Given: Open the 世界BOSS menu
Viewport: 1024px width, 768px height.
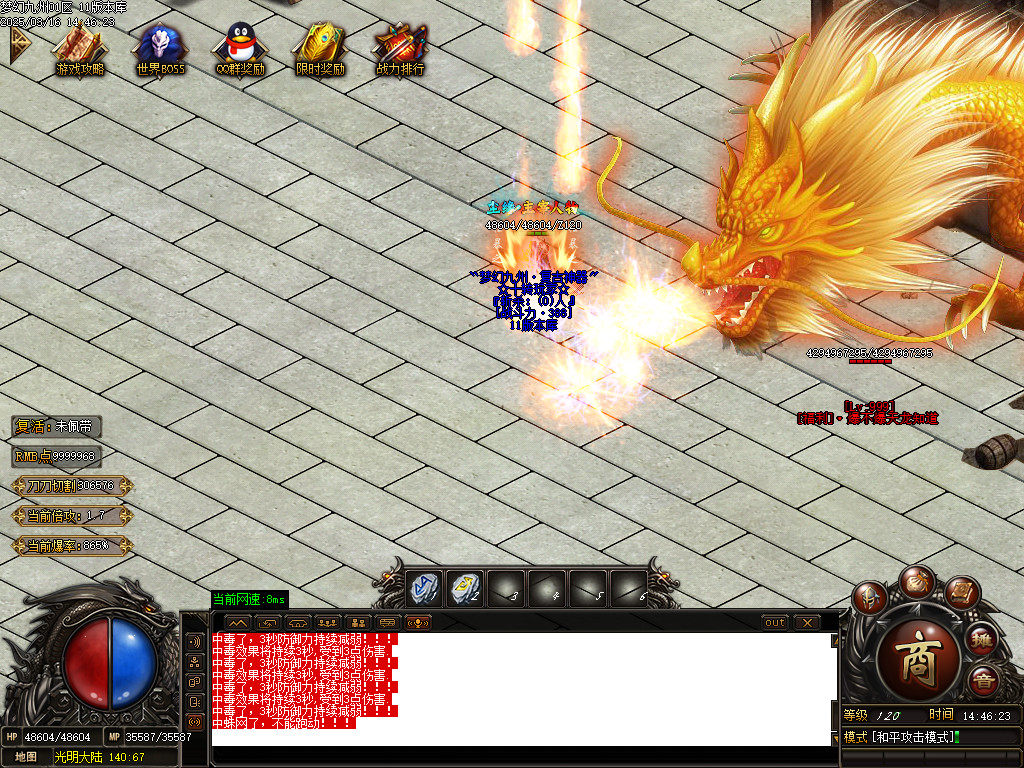Looking at the screenshot, I should [x=160, y=48].
